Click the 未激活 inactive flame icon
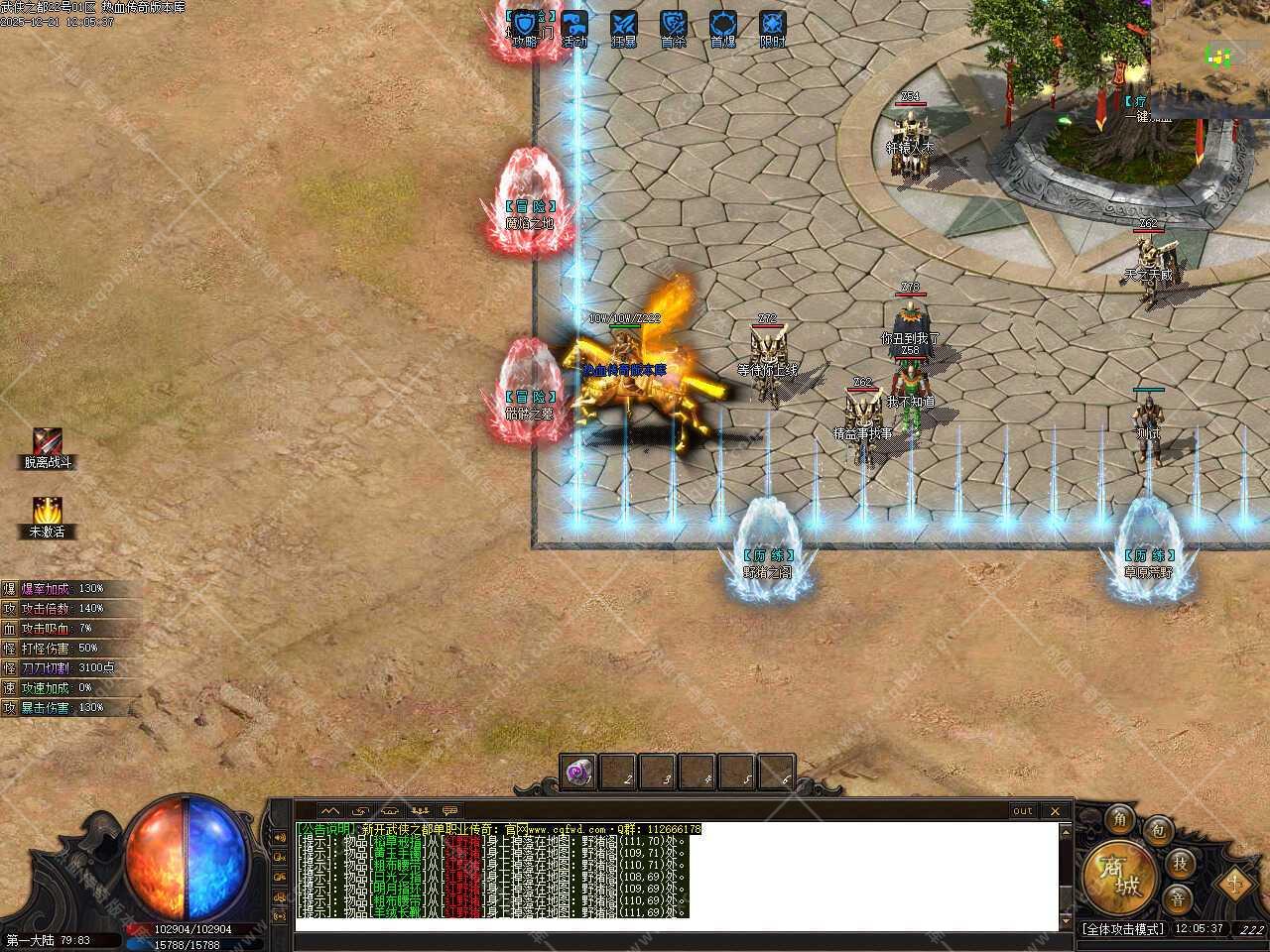 [x=48, y=512]
